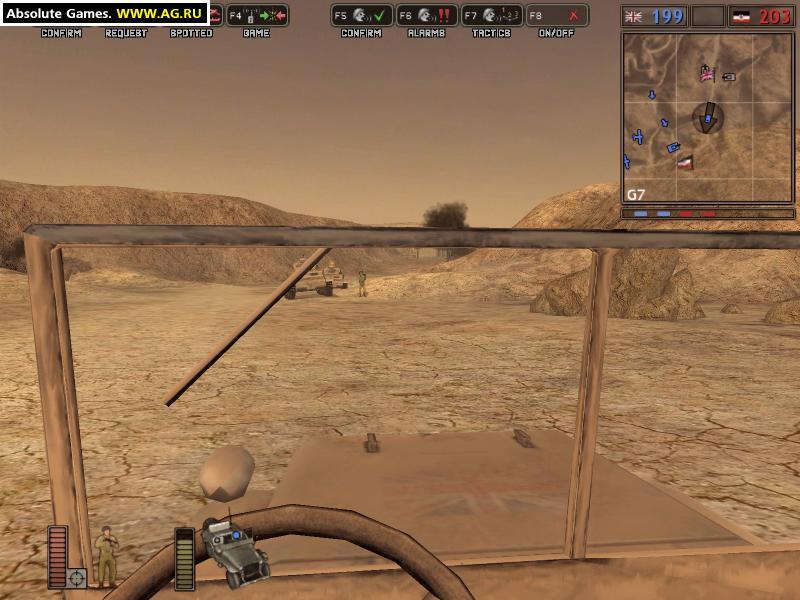
Task: Click the blue plane marker on minimap
Action: tap(638, 136)
